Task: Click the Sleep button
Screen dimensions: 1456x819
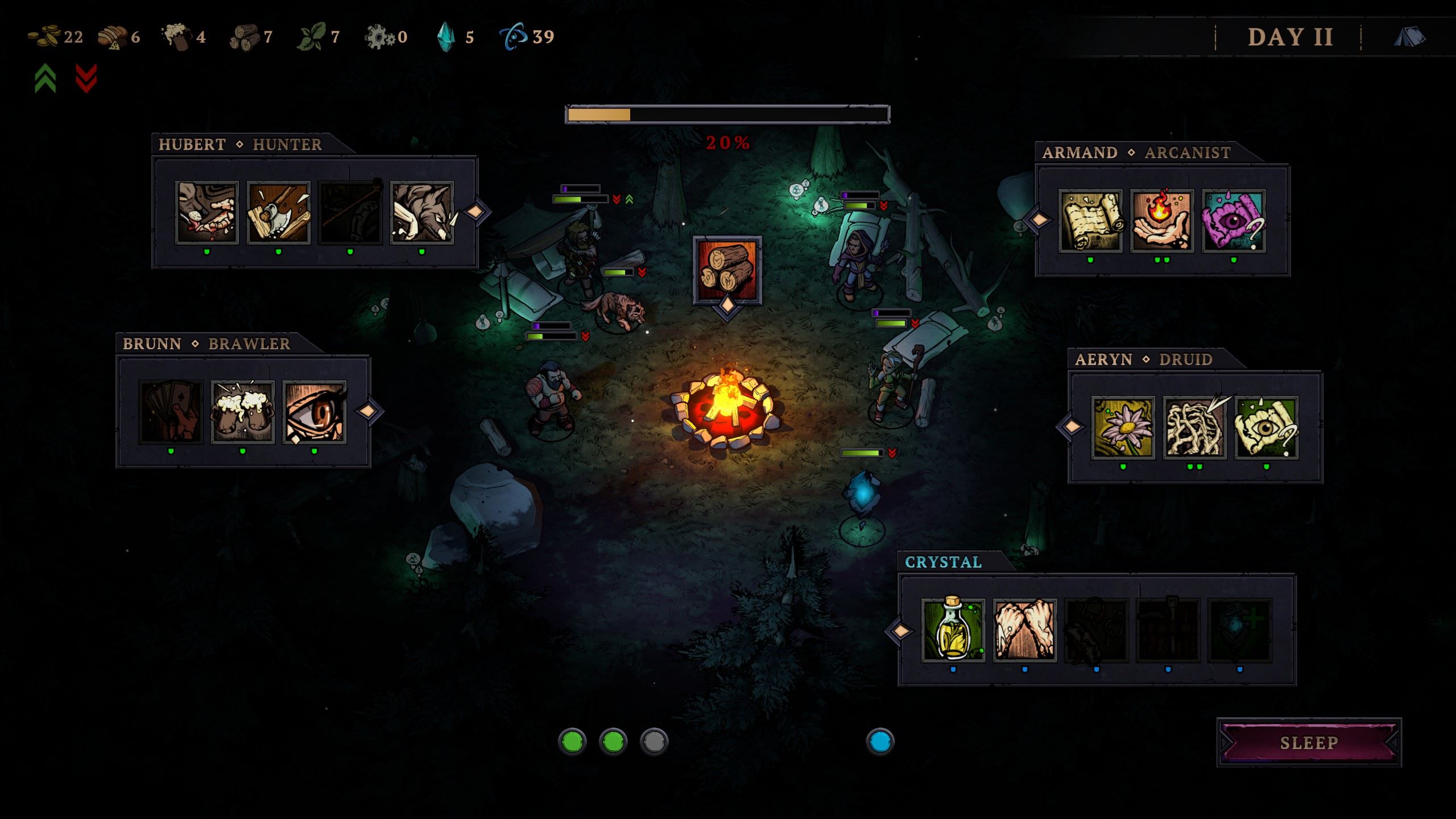Action: [x=1309, y=743]
